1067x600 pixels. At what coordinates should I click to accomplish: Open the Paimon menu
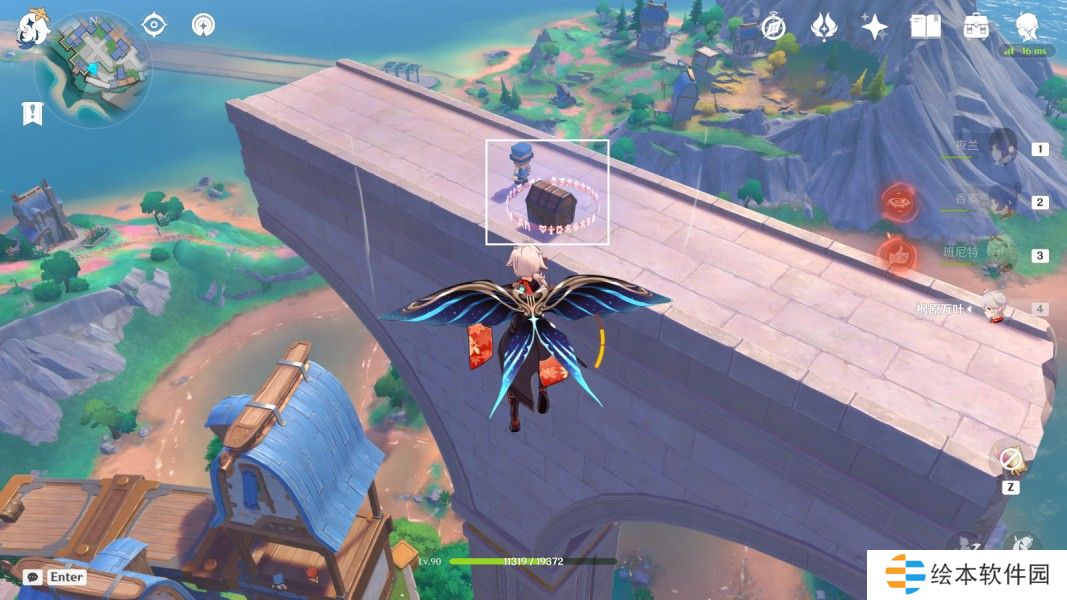[34, 26]
